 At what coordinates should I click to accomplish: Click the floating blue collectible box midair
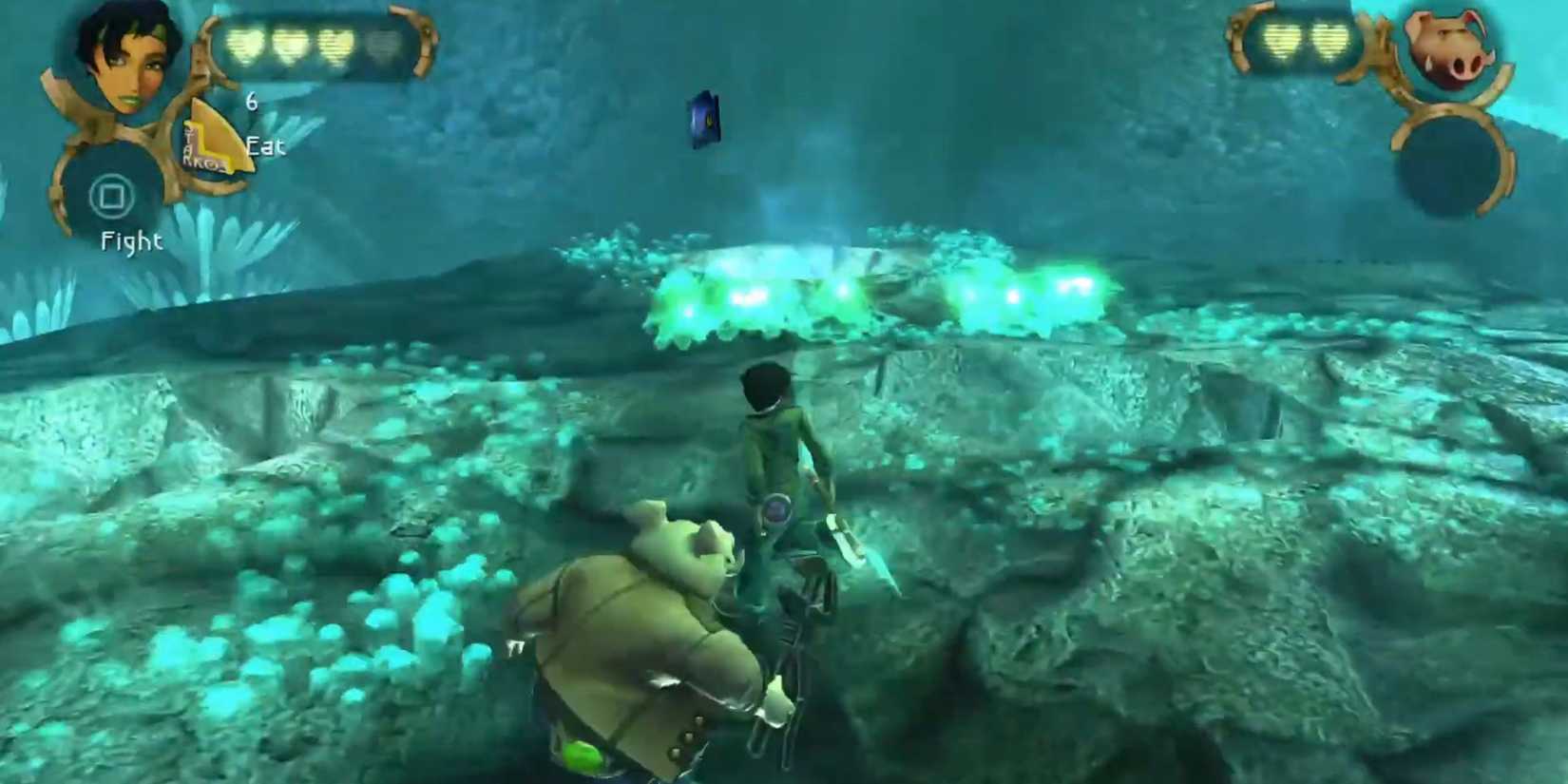point(701,119)
